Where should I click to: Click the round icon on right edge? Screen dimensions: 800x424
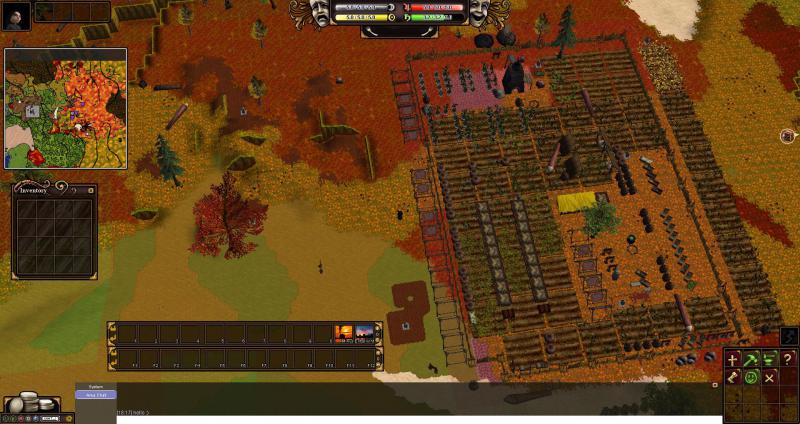(788, 136)
